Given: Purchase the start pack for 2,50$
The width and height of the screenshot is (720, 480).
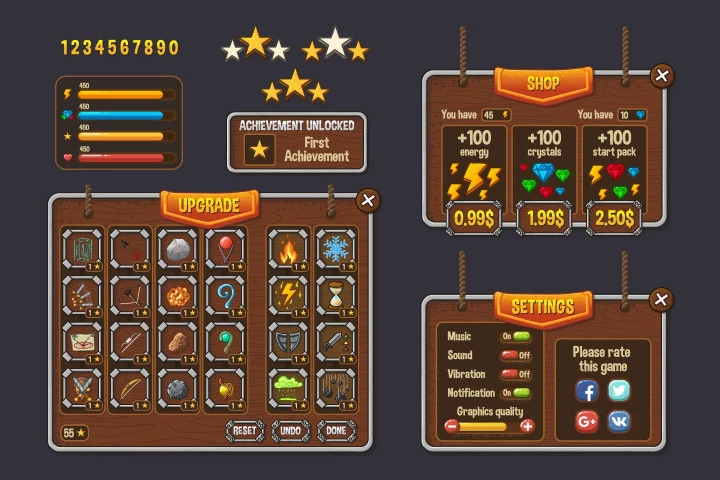Looking at the screenshot, I should 615,216.
